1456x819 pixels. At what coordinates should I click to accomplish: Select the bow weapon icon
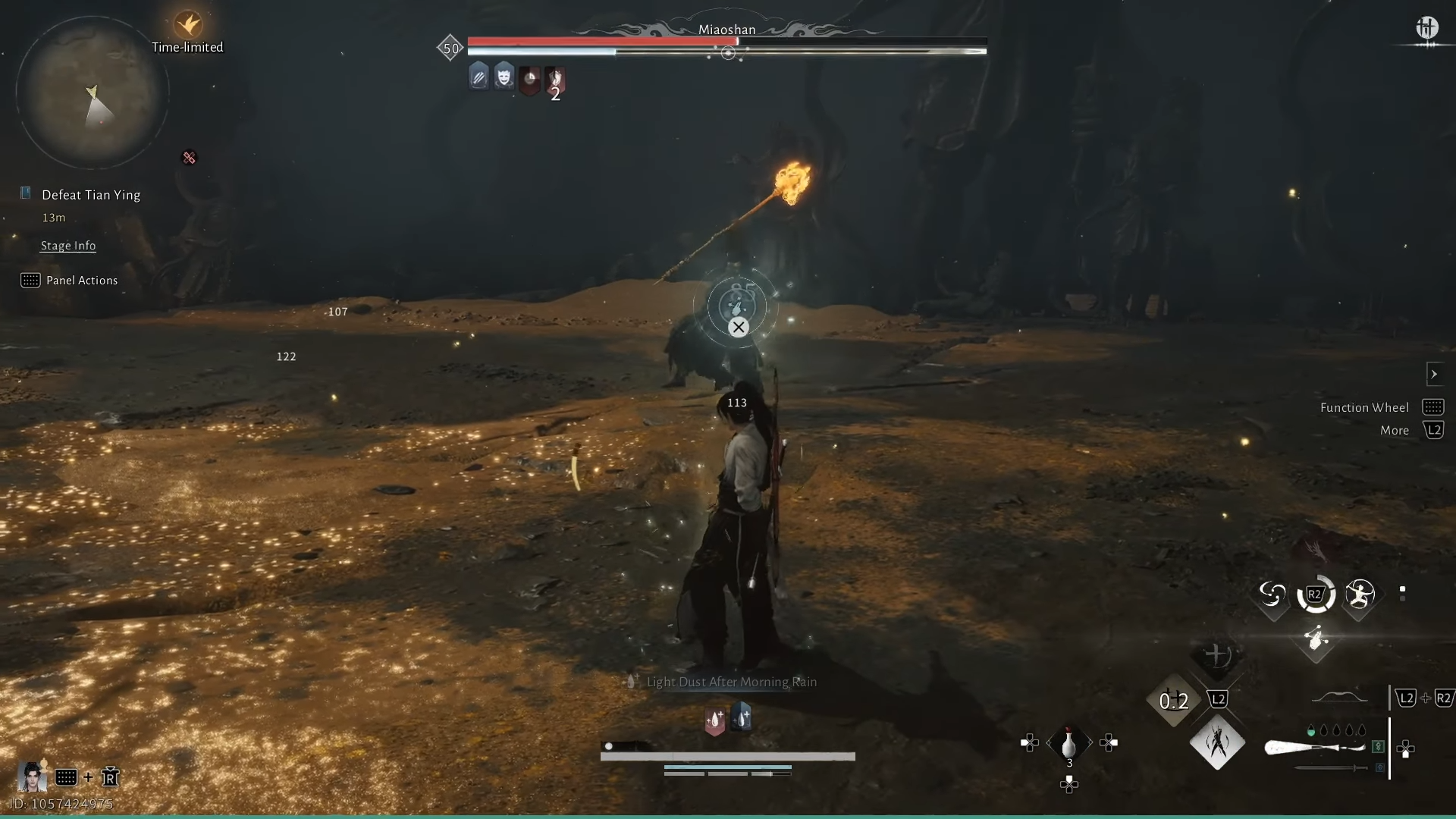[x=1339, y=698]
